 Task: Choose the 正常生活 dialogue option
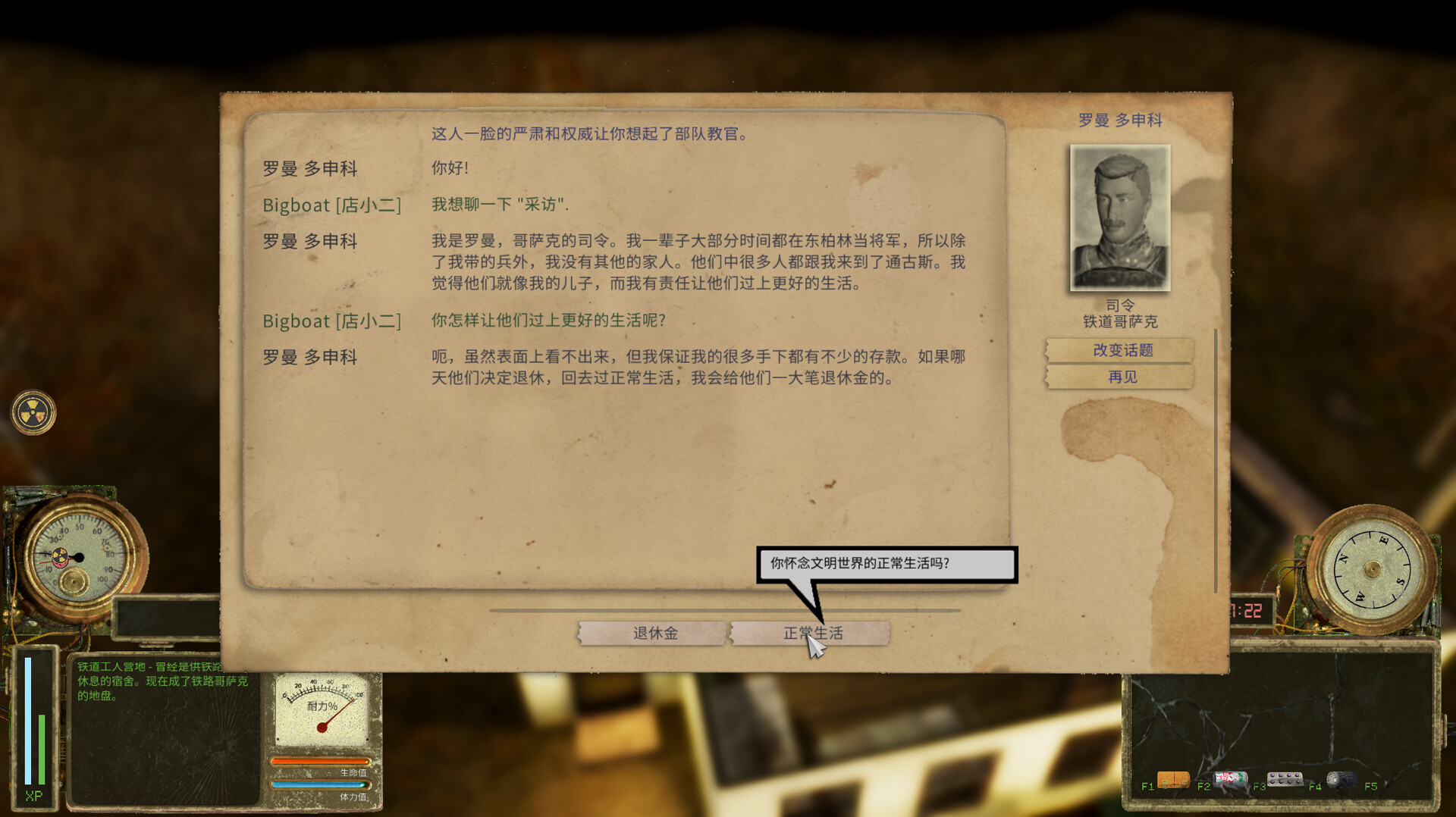click(x=810, y=633)
